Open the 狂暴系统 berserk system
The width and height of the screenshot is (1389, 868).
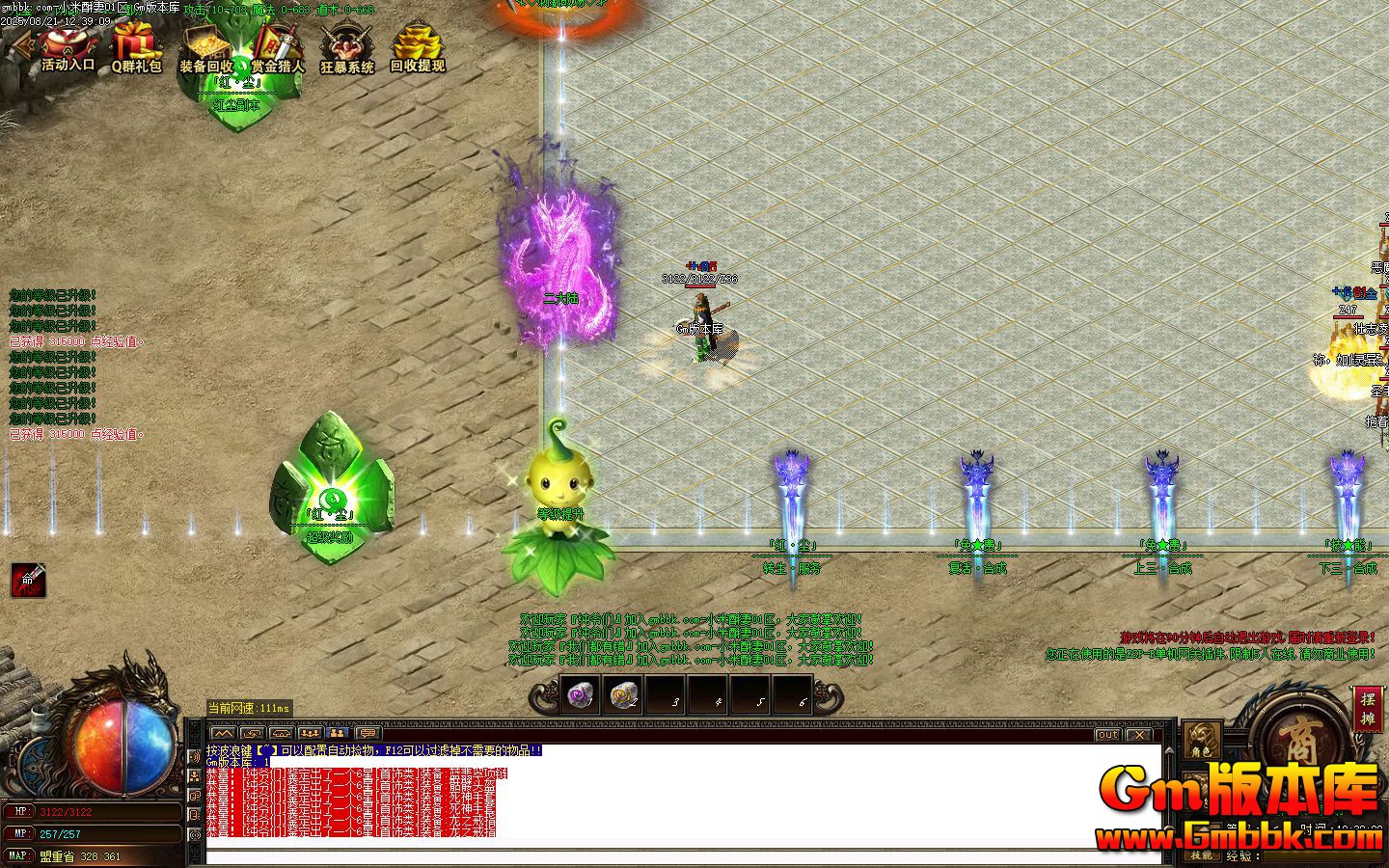tap(346, 48)
